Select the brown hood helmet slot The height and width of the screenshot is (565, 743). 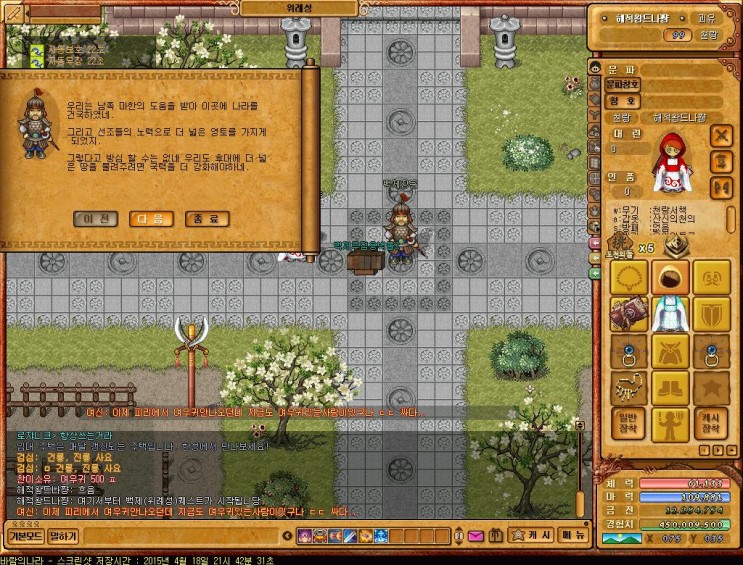tap(669, 277)
